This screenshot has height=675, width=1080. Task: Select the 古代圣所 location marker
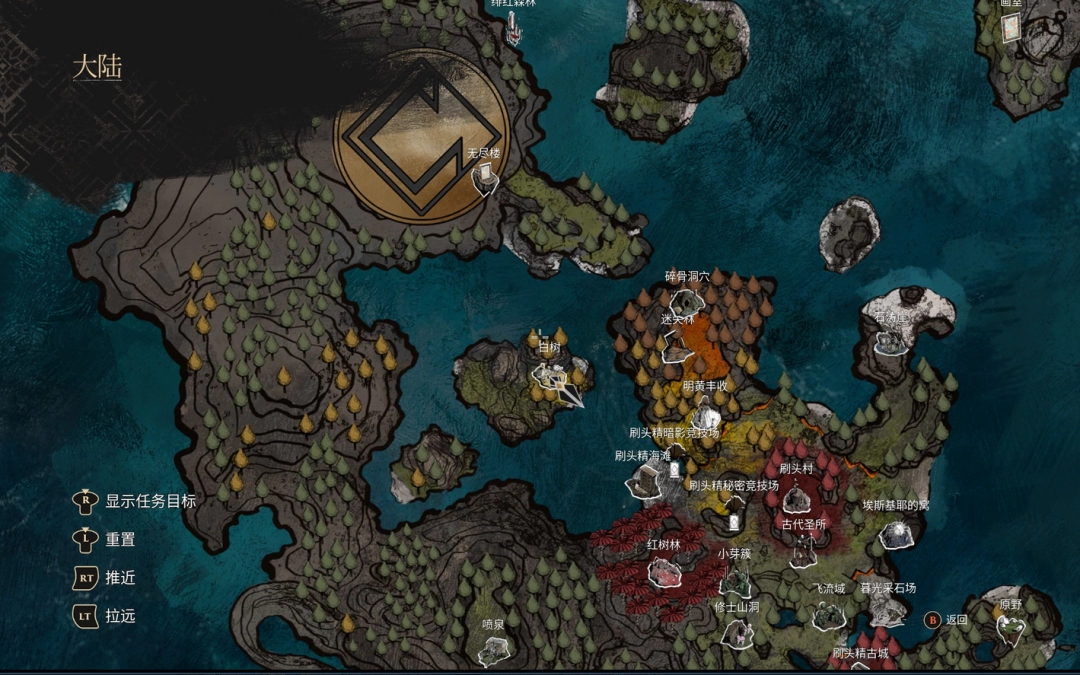point(804,549)
